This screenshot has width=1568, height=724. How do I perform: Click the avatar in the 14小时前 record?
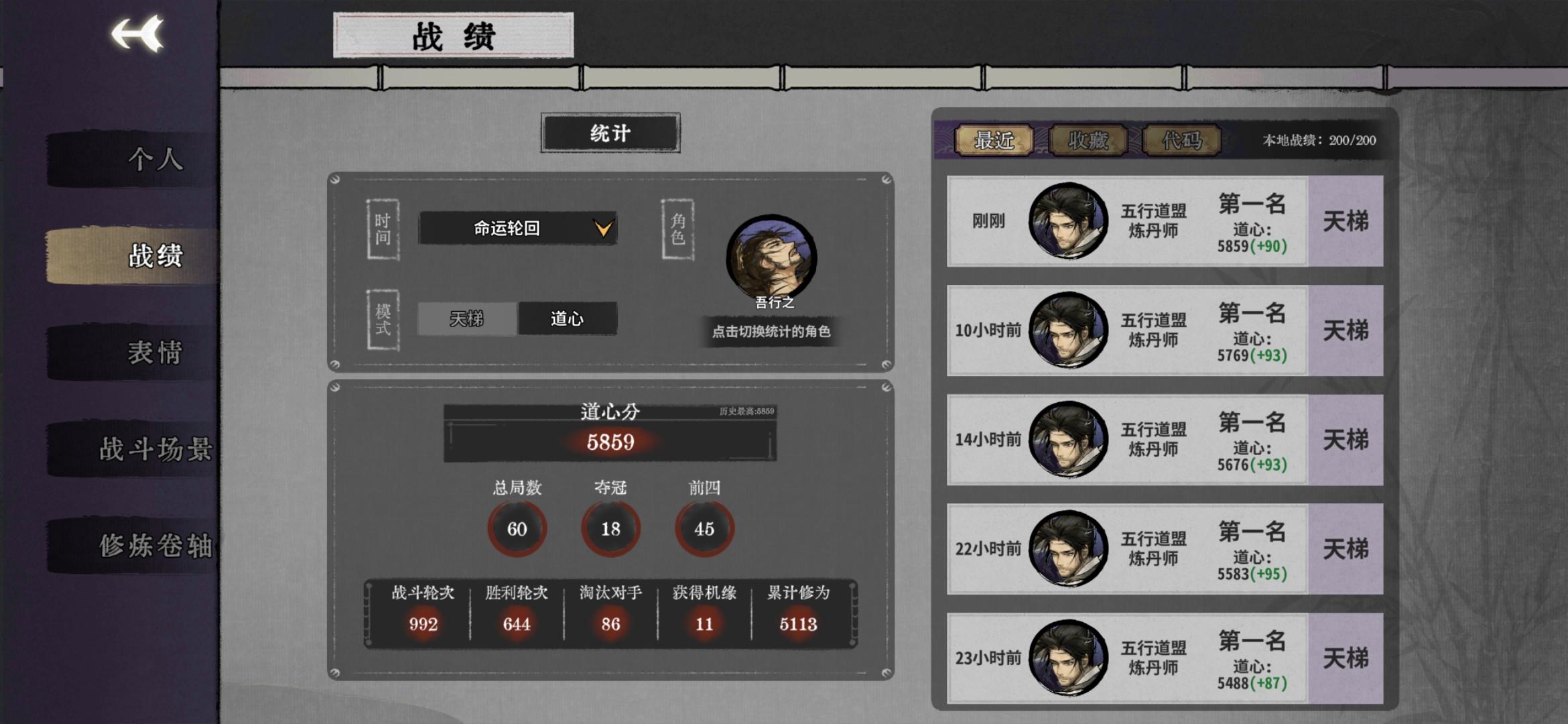click(1068, 439)
